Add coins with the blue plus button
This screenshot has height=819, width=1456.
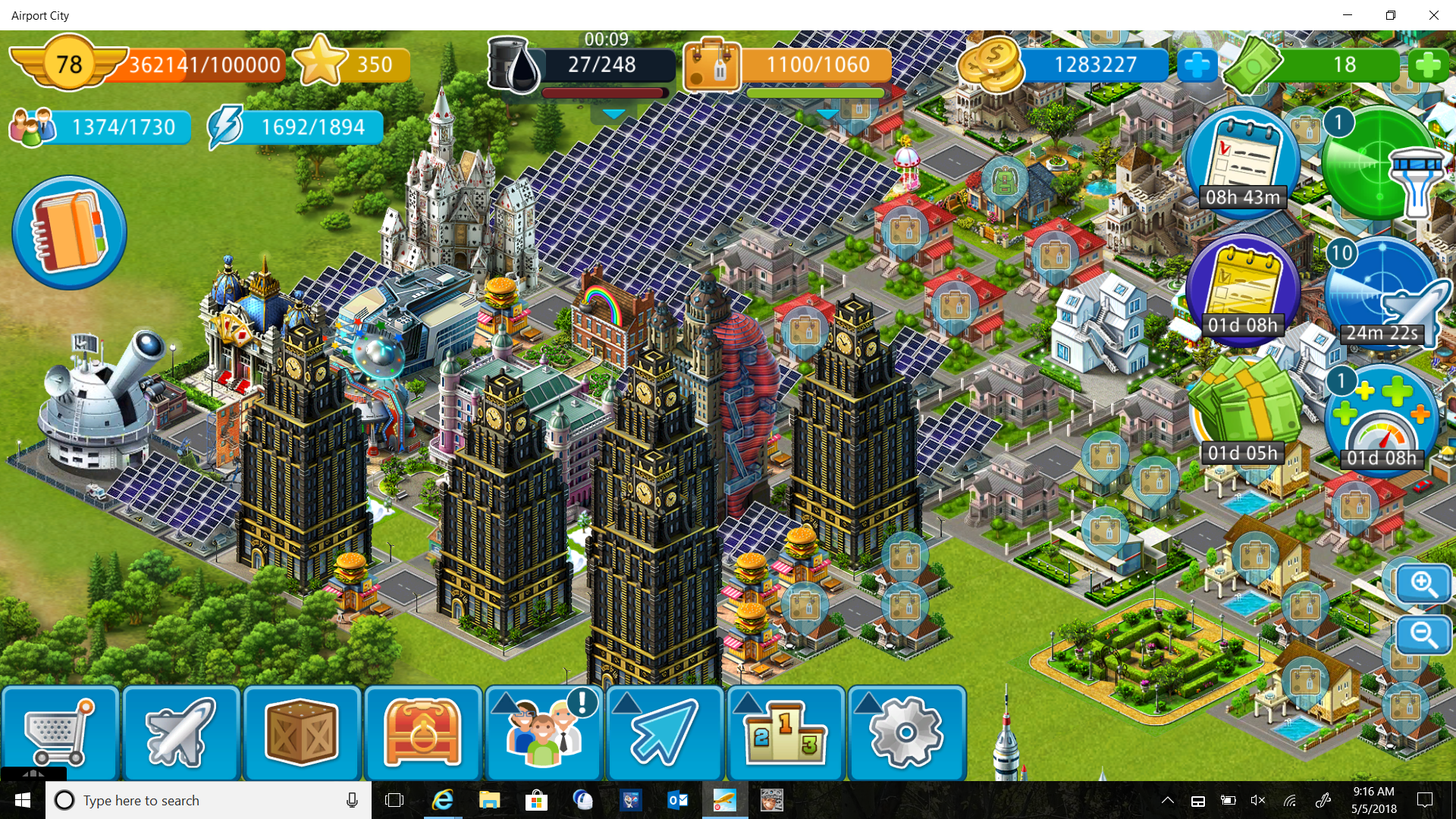click(1197, 65)
